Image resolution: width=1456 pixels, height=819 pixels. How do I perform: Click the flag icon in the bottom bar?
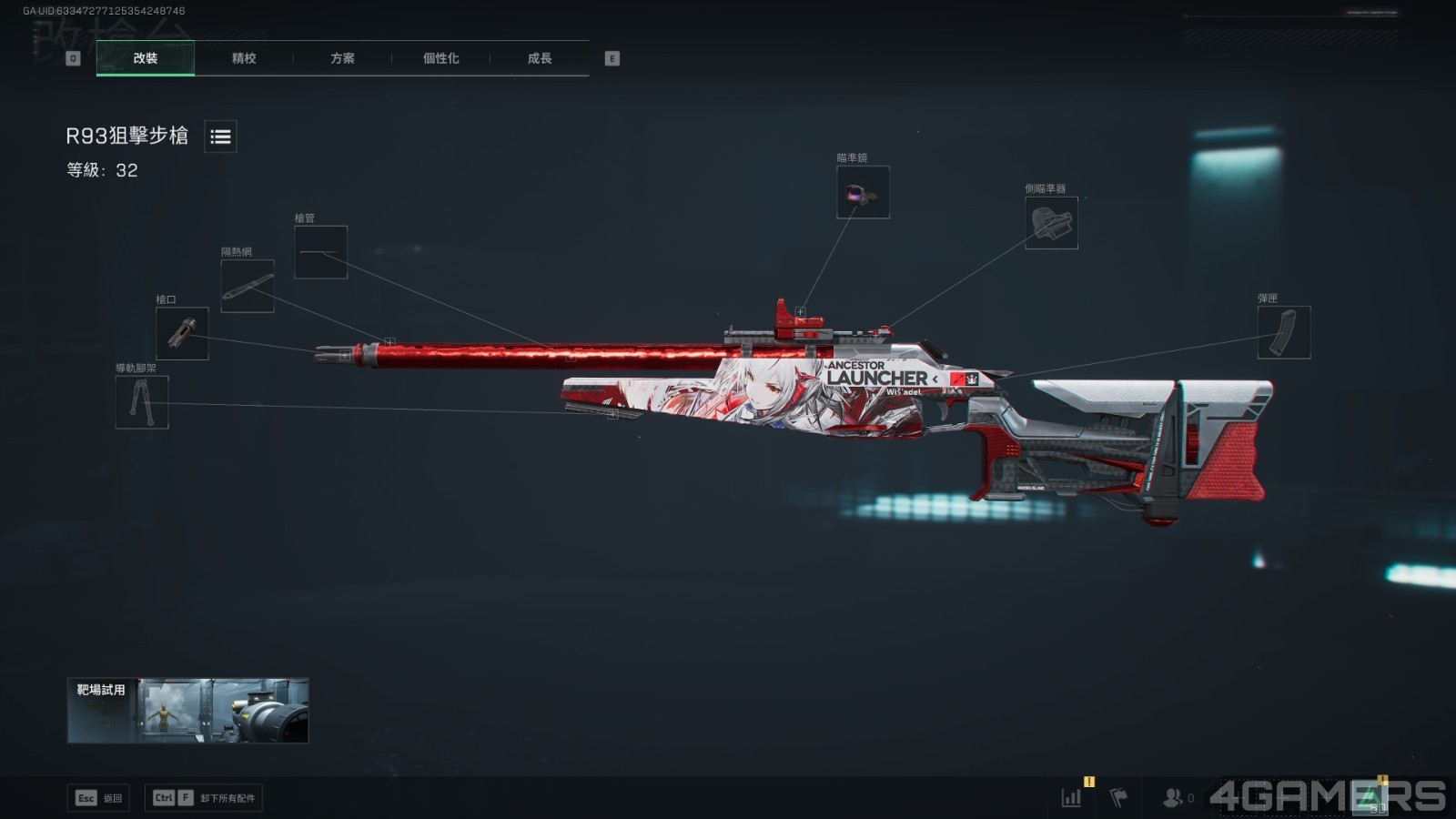click(x=1119, y=798)
